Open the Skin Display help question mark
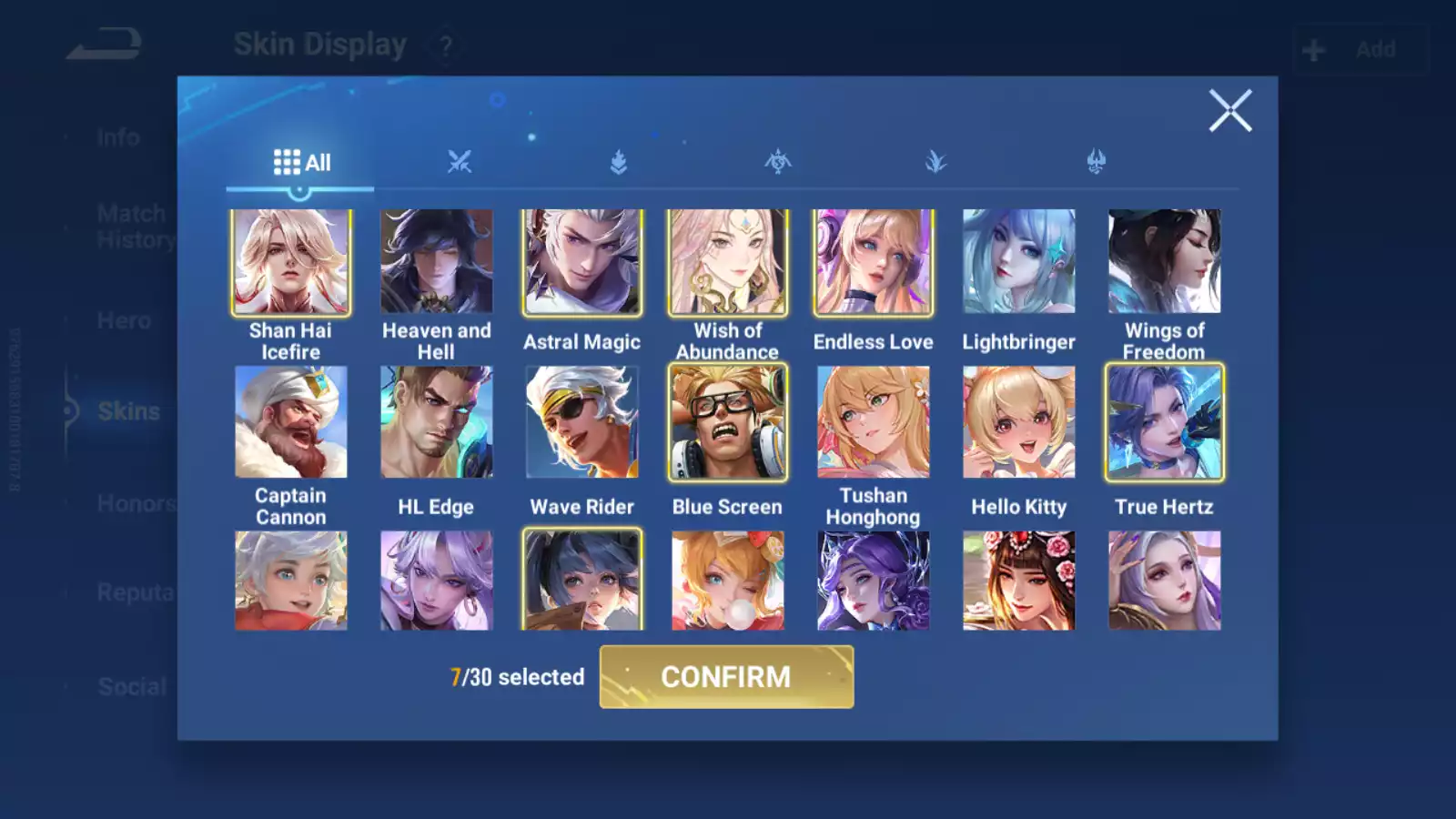This screenshot has width=1456, height=819. click(x=445, y=45)
